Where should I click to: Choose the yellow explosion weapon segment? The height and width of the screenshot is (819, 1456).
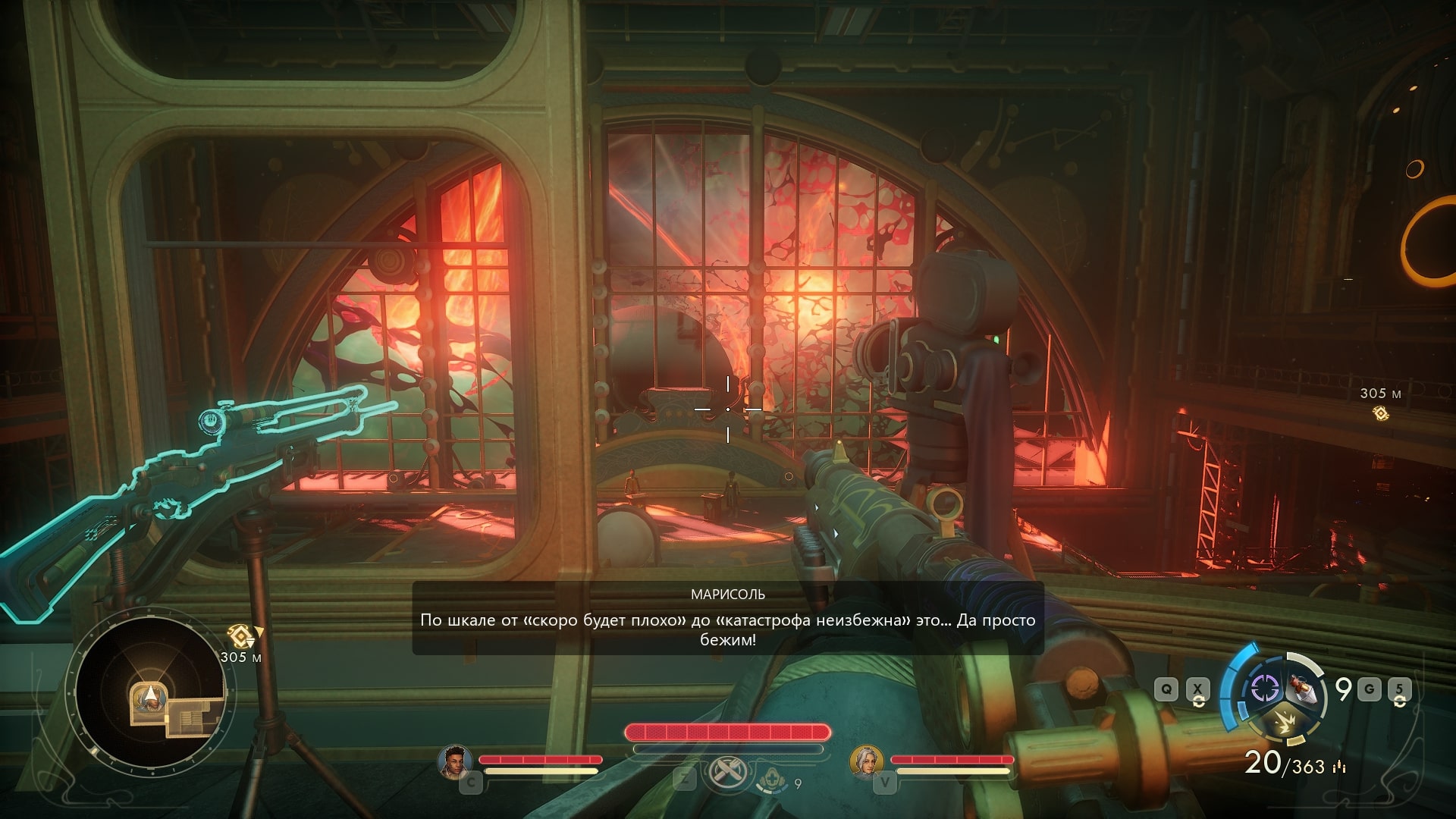point(1283,722)
